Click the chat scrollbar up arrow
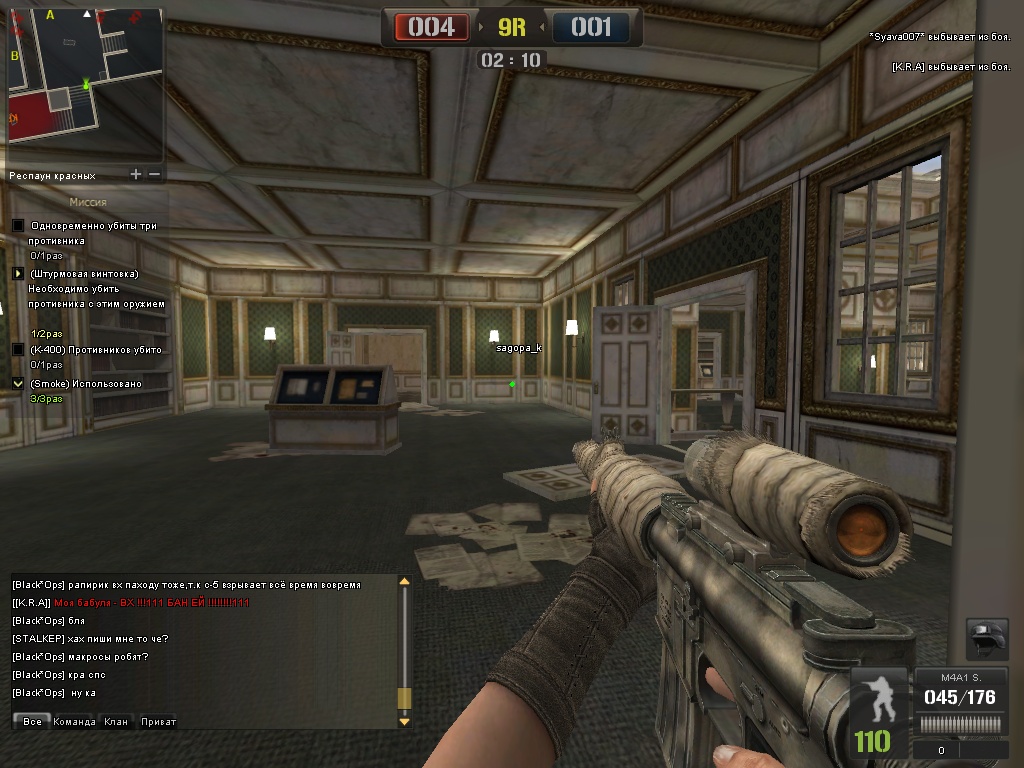 pyautogui.click(x=404, y=581)
